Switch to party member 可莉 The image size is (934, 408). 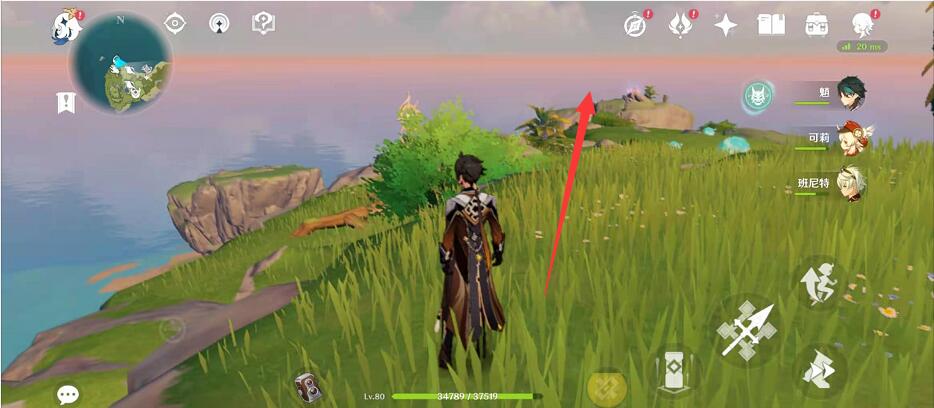pos(850,138)
